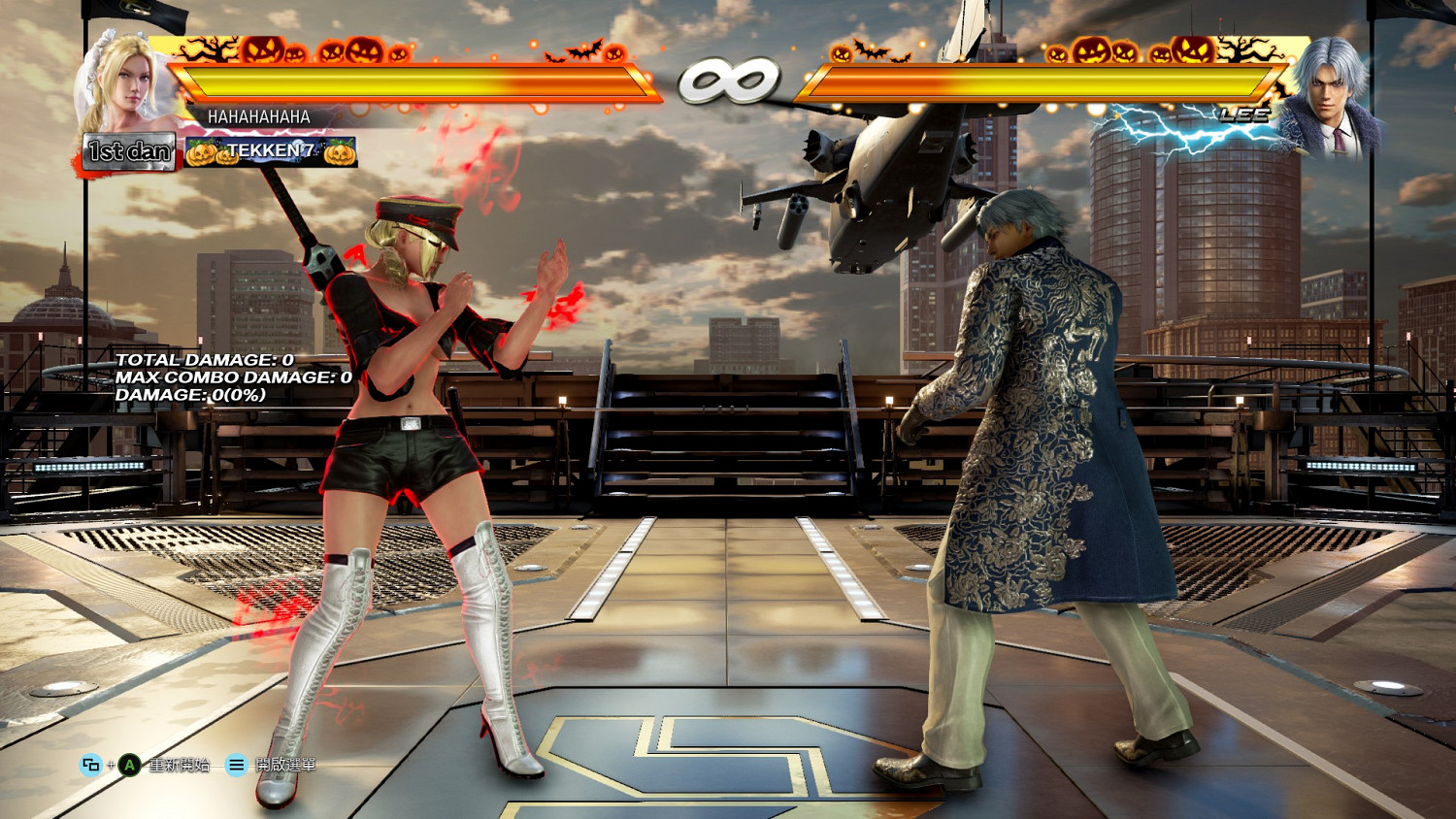Click the infinity timer symbol at top center
Viewport: 1456px width, 819px height.
coord(728,81)
